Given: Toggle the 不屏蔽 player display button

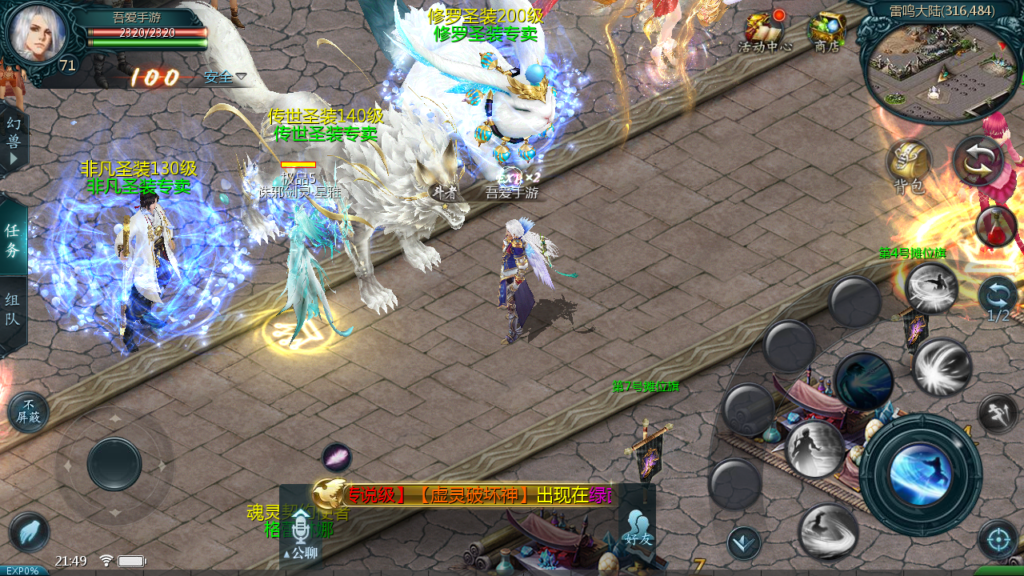Looking at the screenshot, I should point(28,412).
